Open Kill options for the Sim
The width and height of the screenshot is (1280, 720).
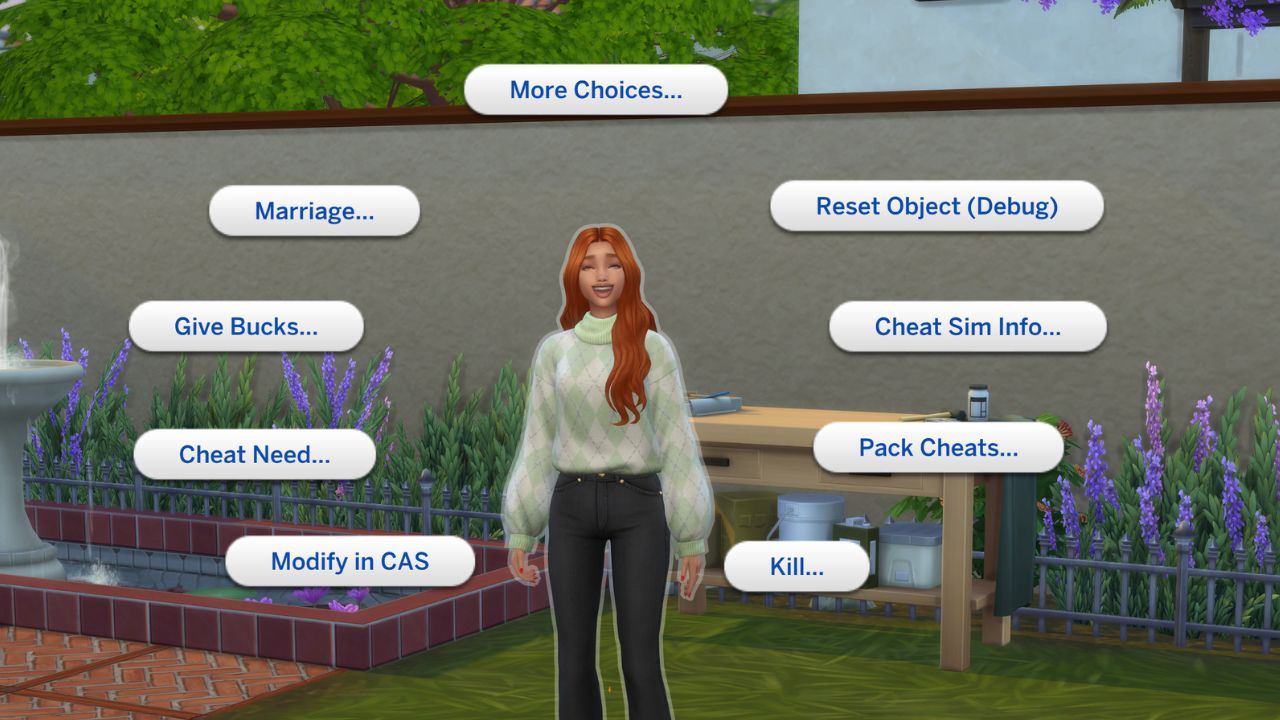click(x=797, y=566)
